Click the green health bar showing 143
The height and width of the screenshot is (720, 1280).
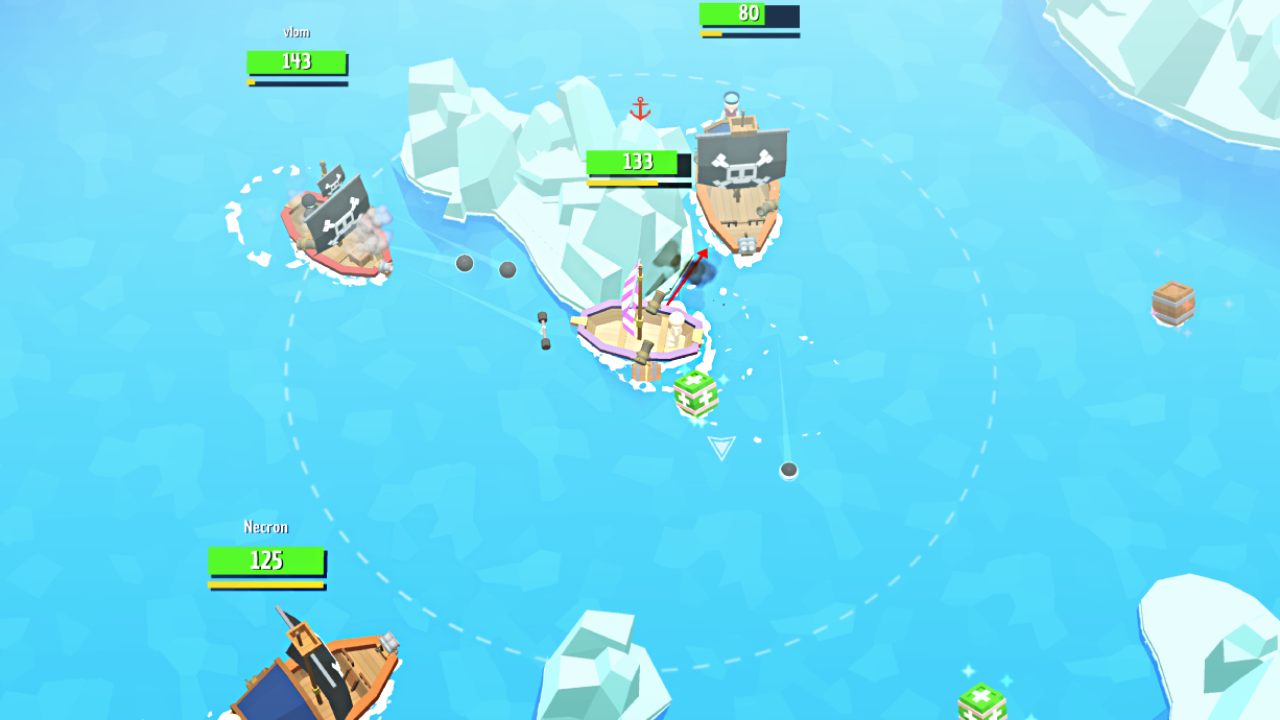point(297,62)
